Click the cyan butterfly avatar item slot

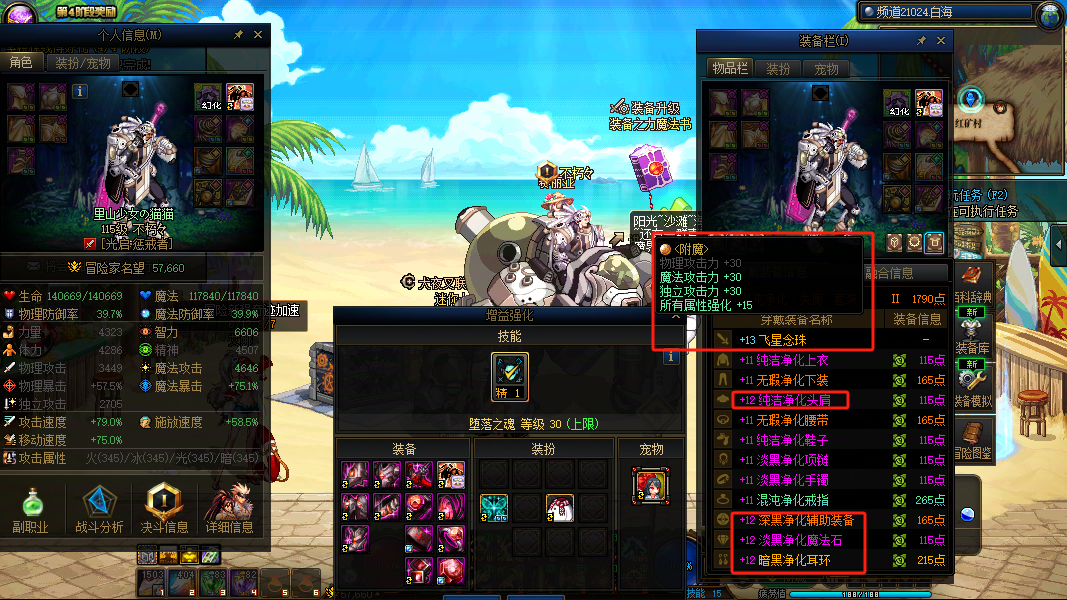[493, 507]
